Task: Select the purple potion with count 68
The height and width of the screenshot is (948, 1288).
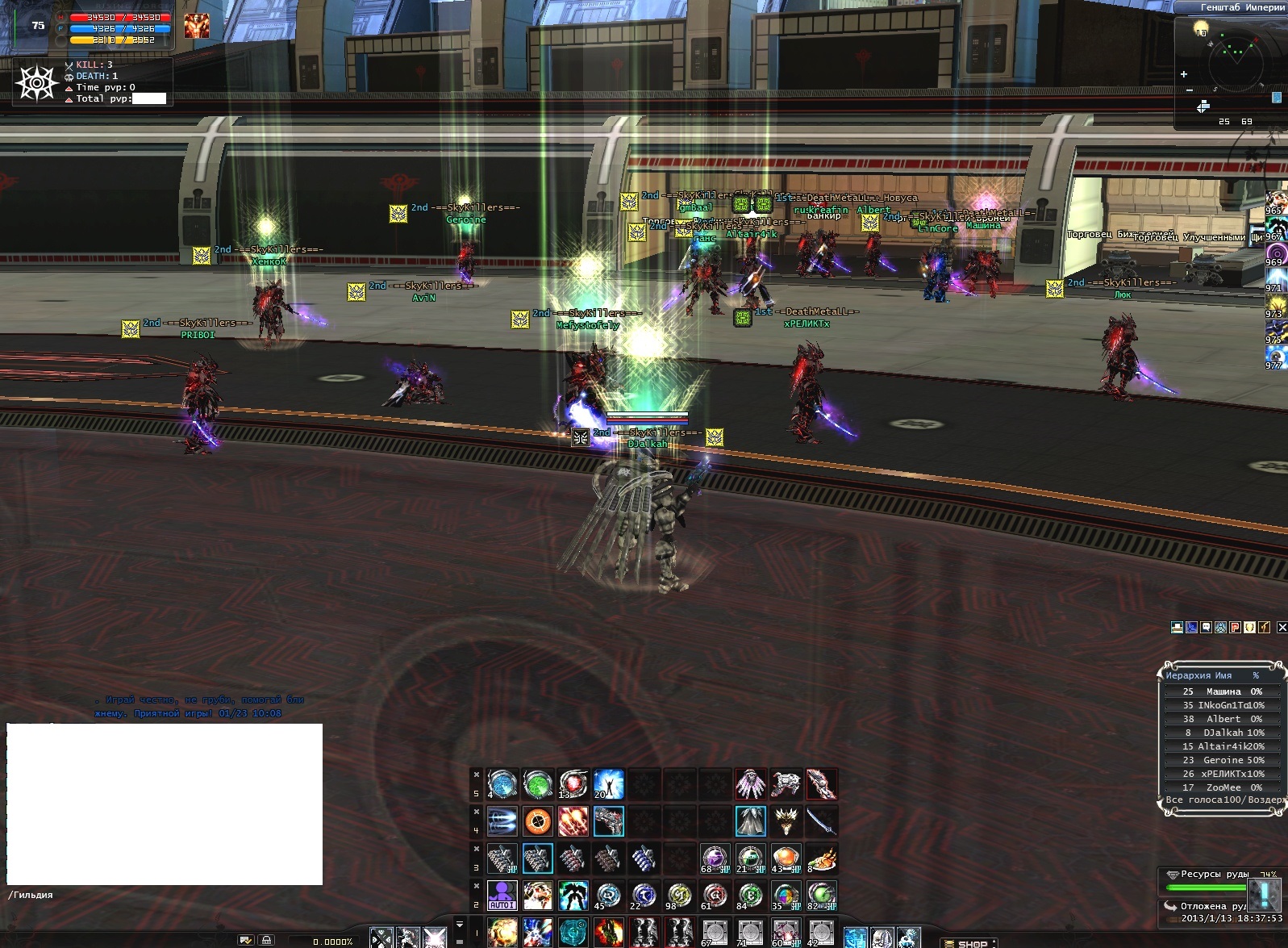Action: 715,858
